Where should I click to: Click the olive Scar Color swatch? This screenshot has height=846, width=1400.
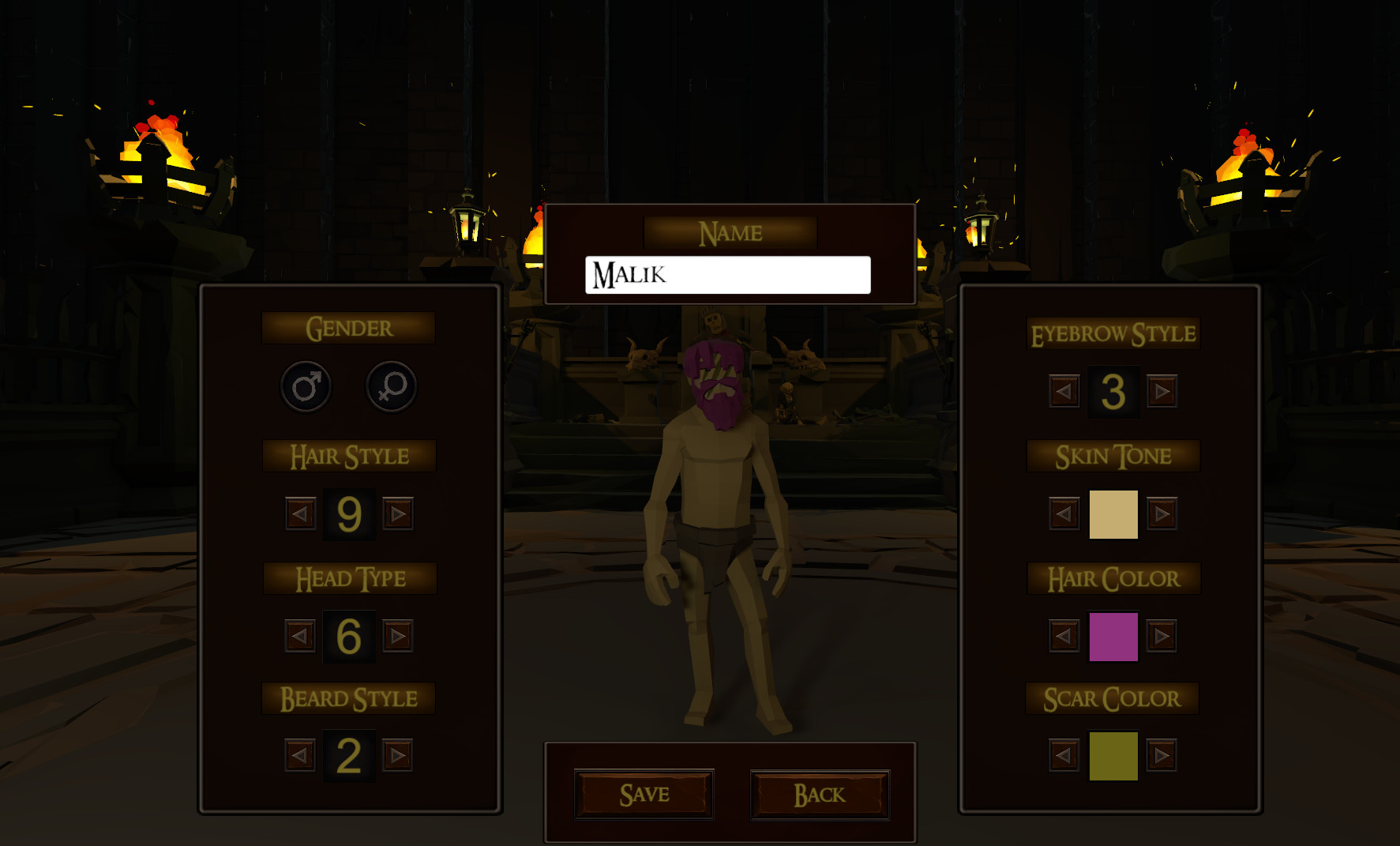click(1113, 754)
